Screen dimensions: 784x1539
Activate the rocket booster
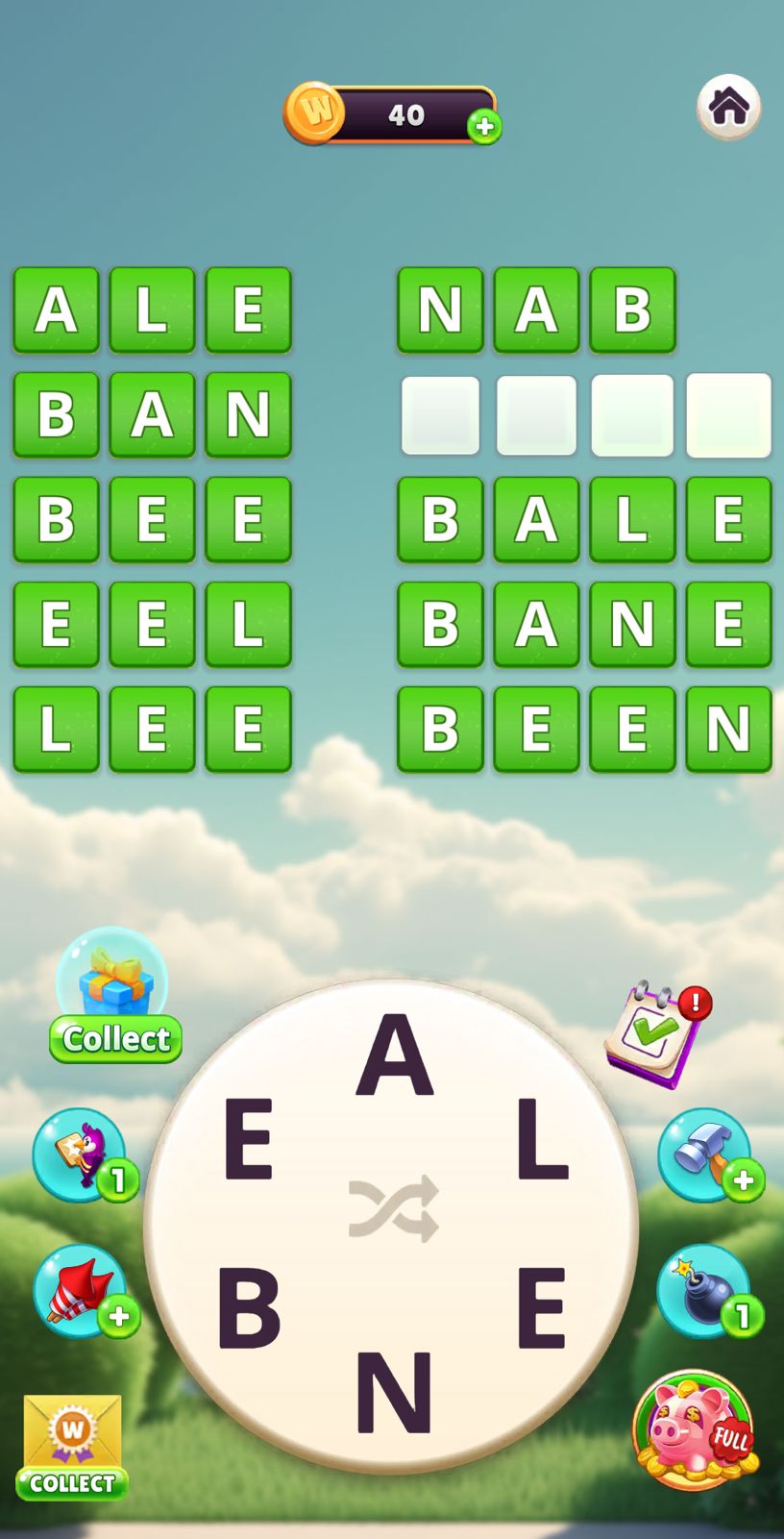(x=81, y=1291)
